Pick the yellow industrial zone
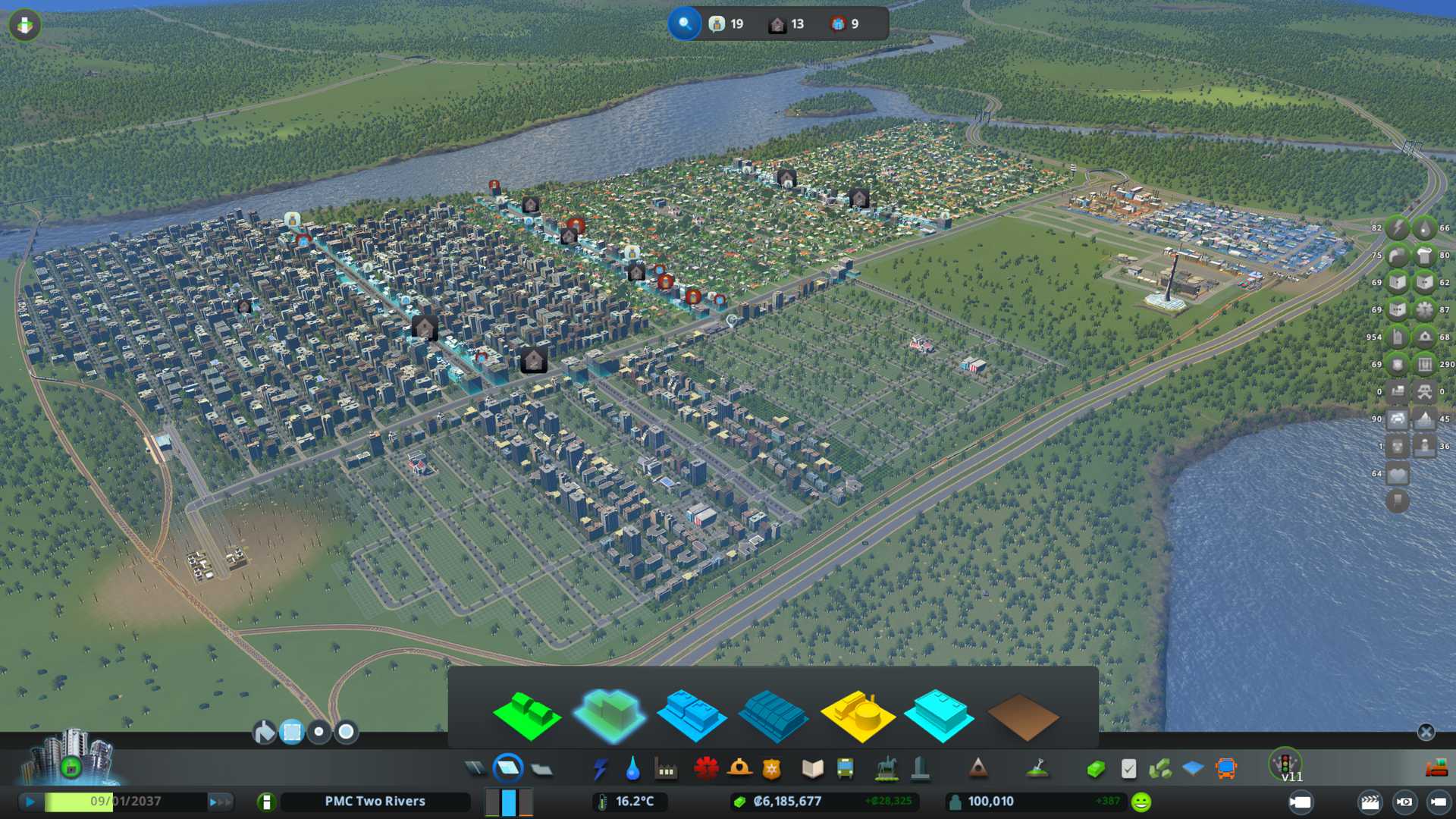The width and height of the screenshot is (1456, 819). (858, 715)
